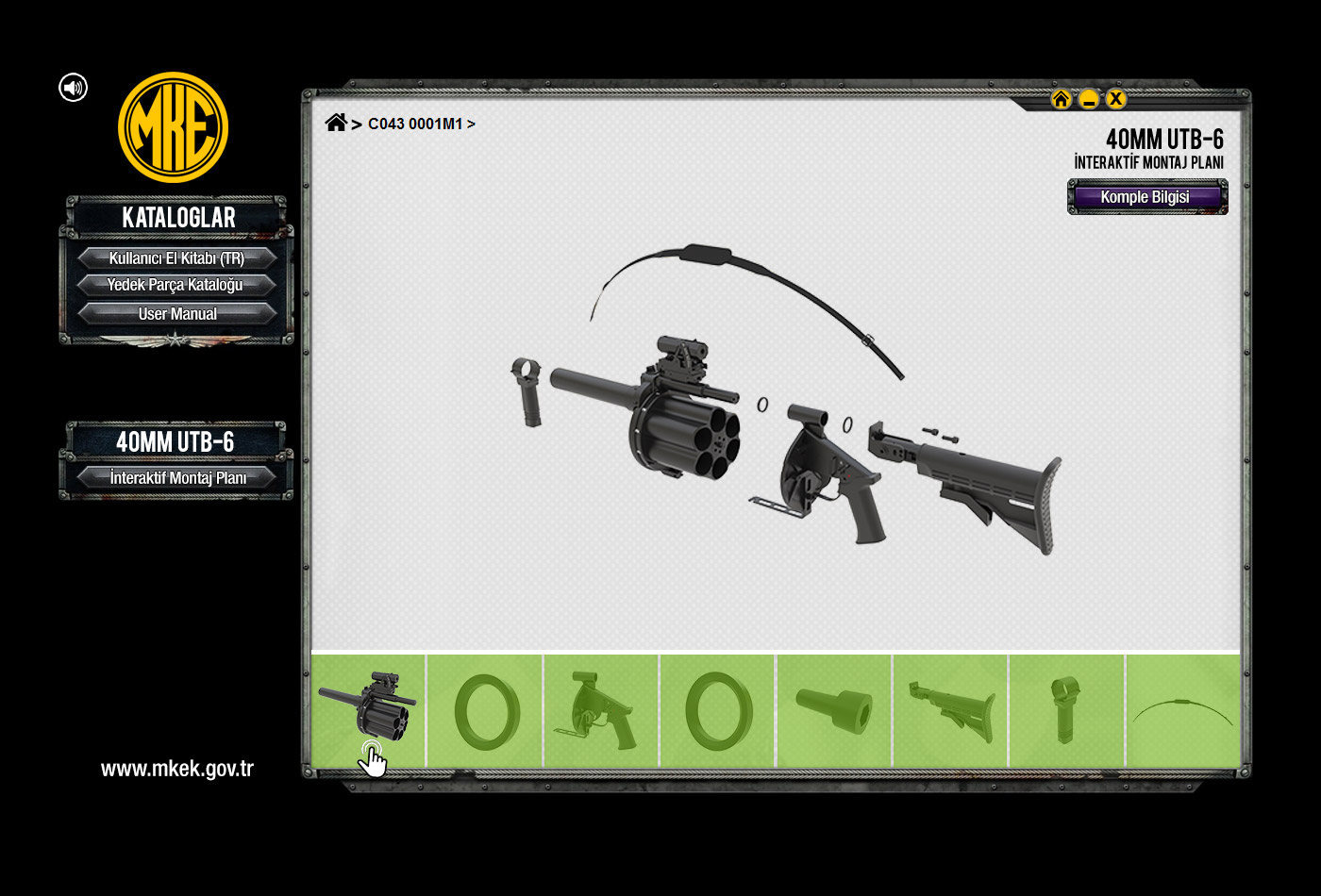Select the stock assembly thumbnail
The width and height of the screenshot is (1321, 896).
pyautogui.click(x=950, y=710)
